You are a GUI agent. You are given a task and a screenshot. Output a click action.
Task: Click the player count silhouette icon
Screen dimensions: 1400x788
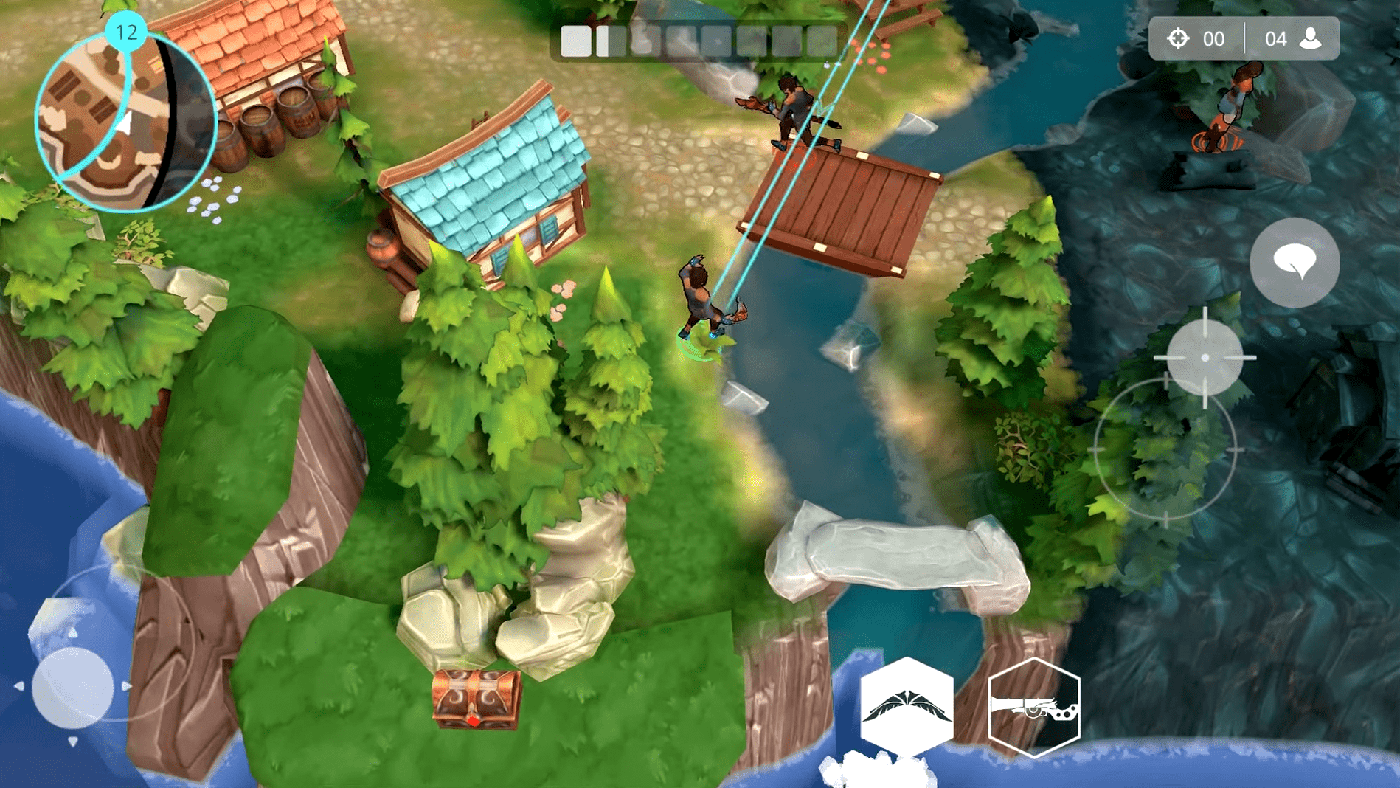point(1310,38)
